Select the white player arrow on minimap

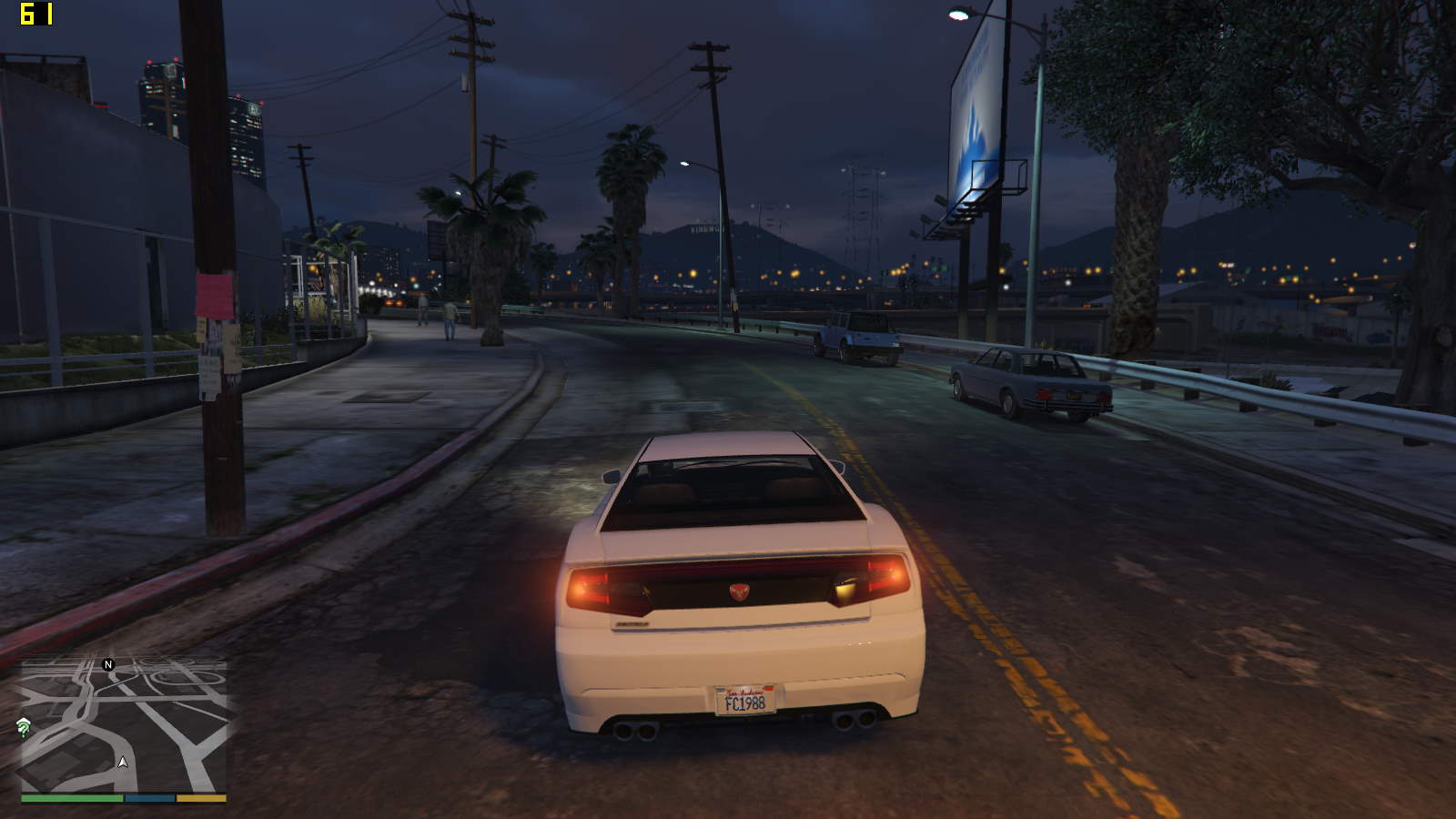[123, 762]
